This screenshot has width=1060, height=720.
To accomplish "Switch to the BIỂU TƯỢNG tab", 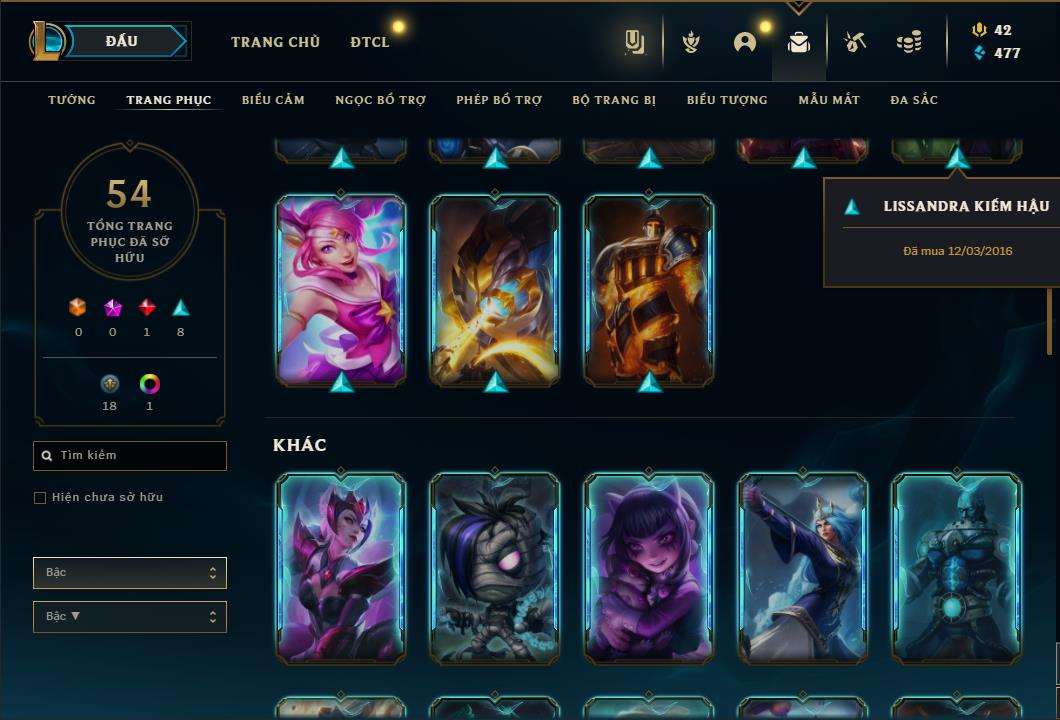I will coord(727,100).
